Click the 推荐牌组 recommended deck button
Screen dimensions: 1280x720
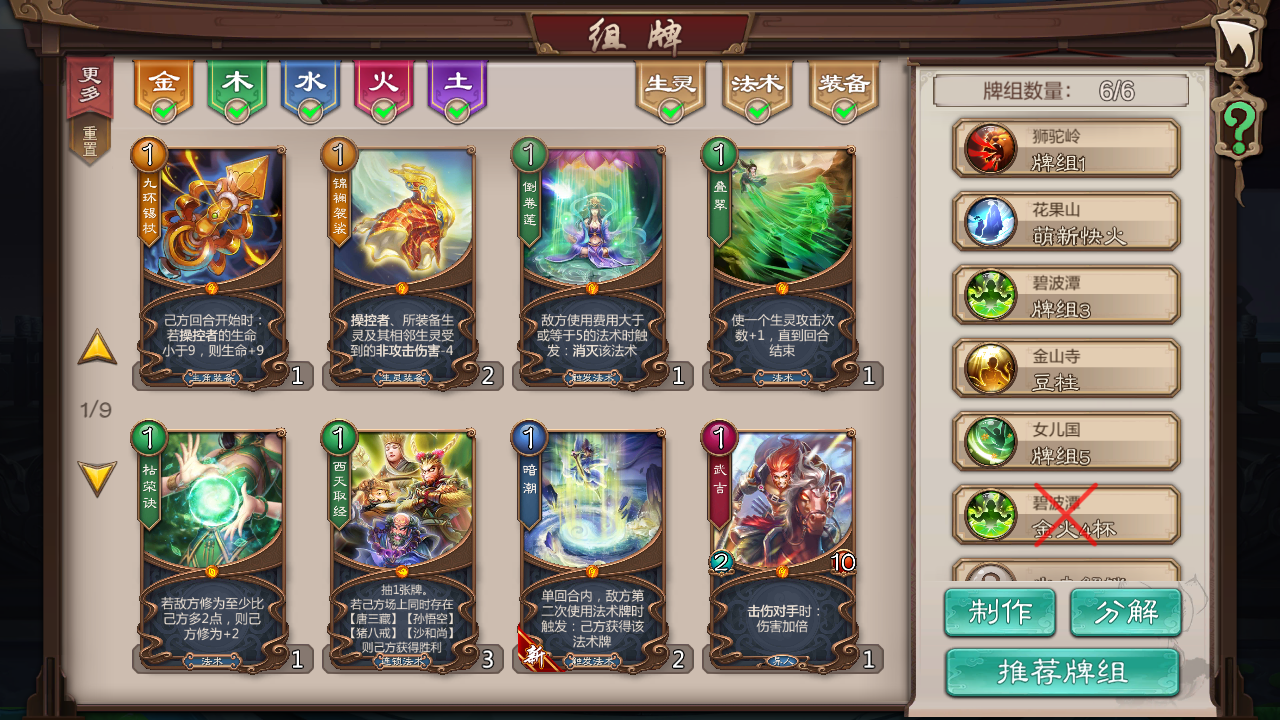tap(1063, 674)
